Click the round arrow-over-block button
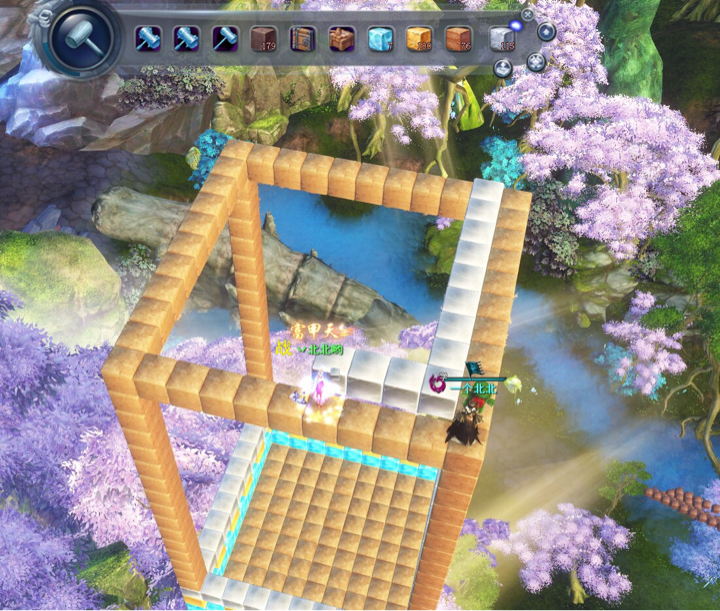The height and width of the screenshot is (611, 720). coord(503,67)
